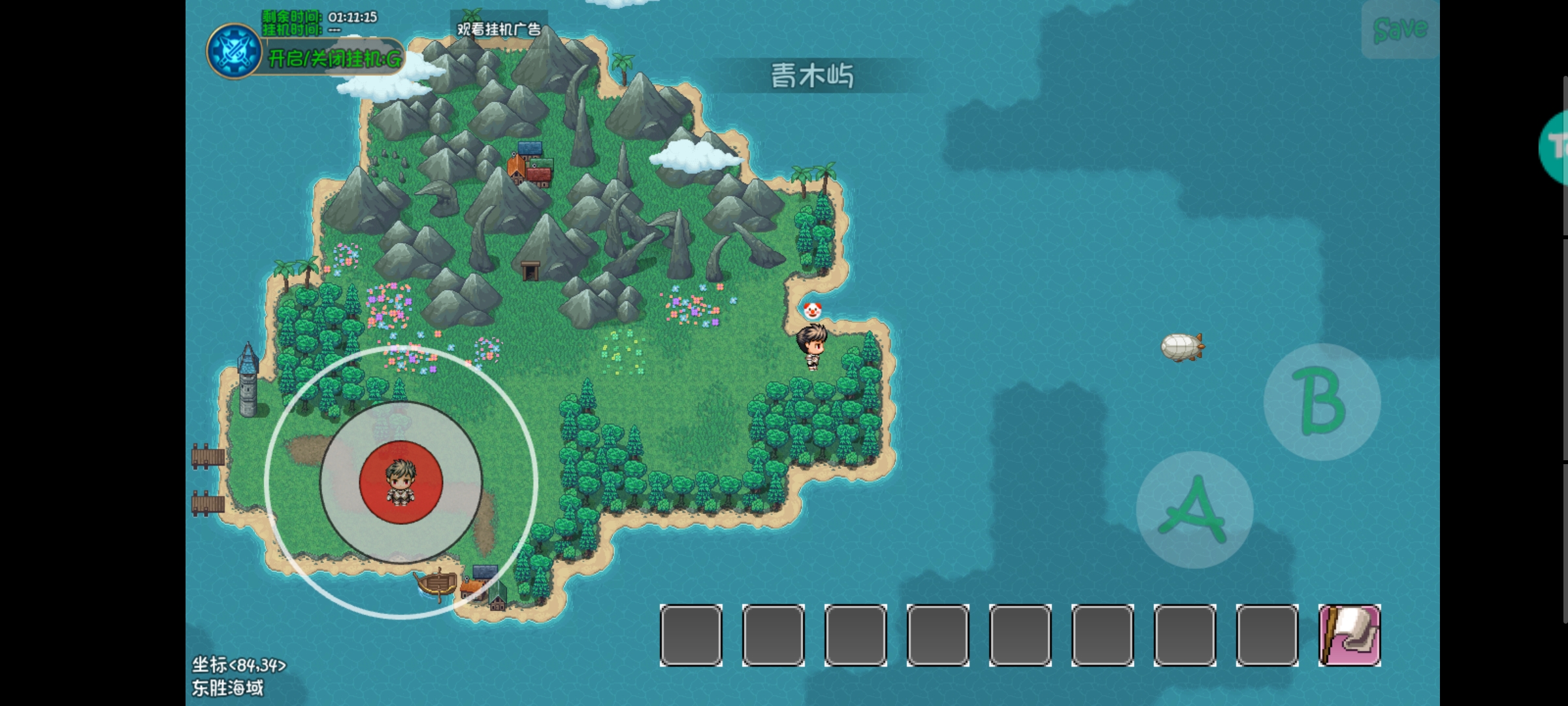The height and width of the screenshot is (706, 1568).
Task: Tap the green B action button
Action: [x=1322, y=401]
